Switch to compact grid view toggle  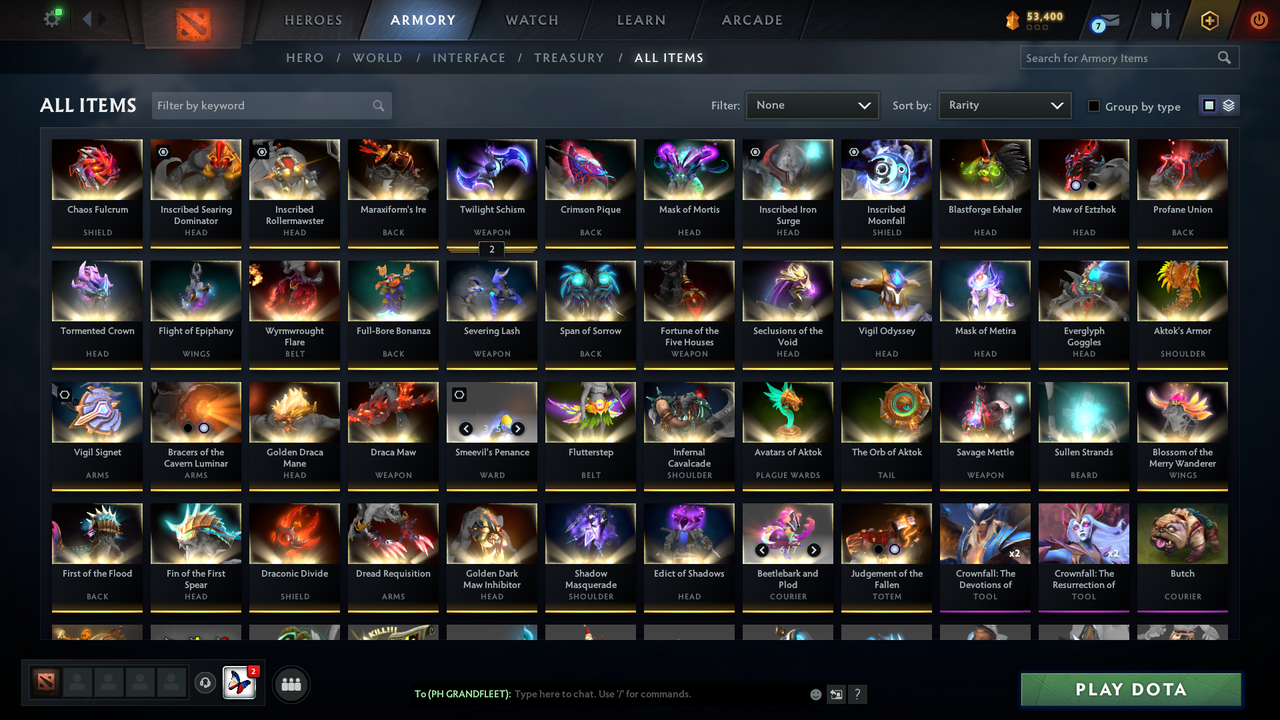point(1210,104)
